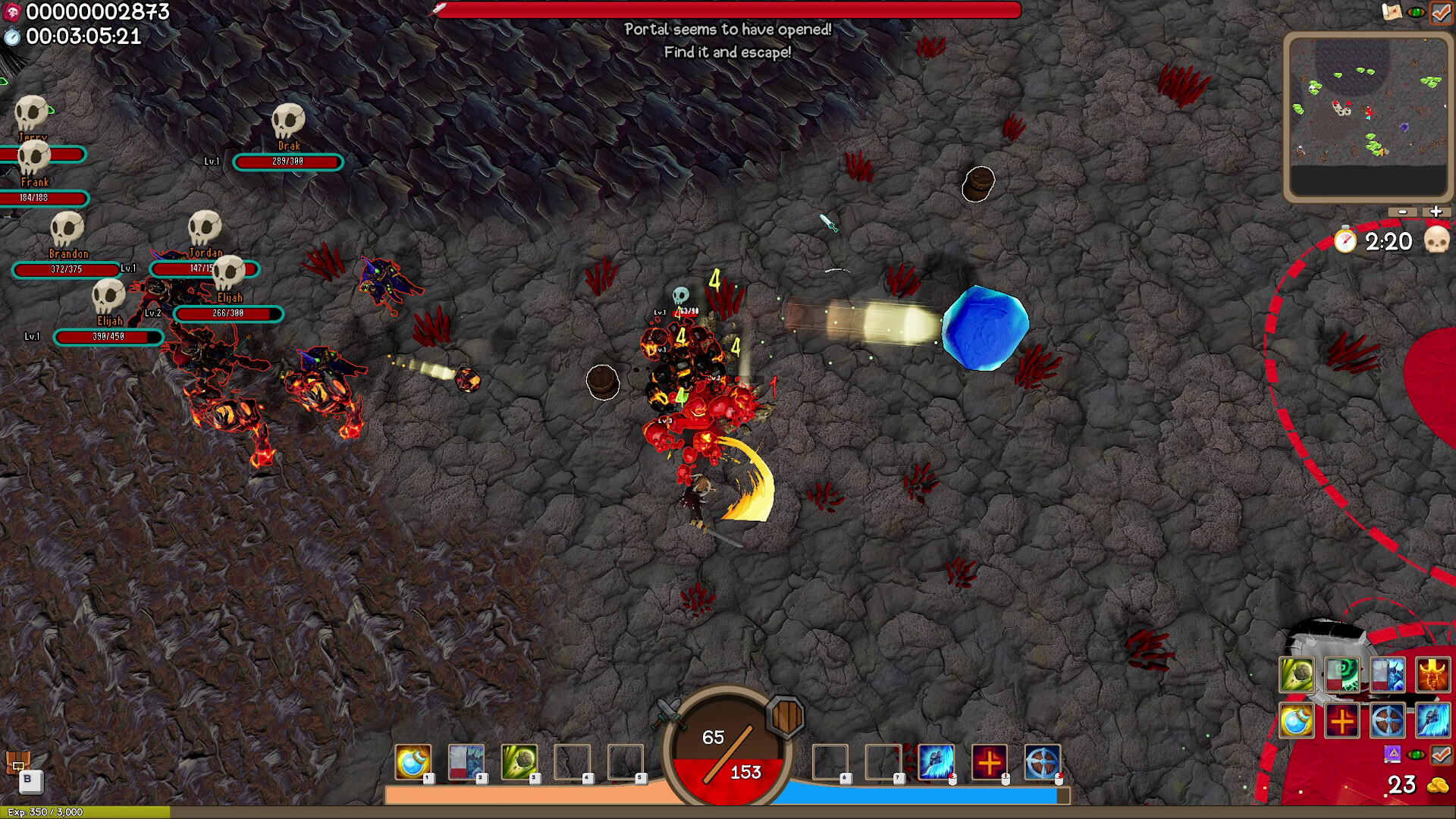Activate the red cross heal on the hotbar
This screenshot has height=819, width=1456.
pos(989,761)
